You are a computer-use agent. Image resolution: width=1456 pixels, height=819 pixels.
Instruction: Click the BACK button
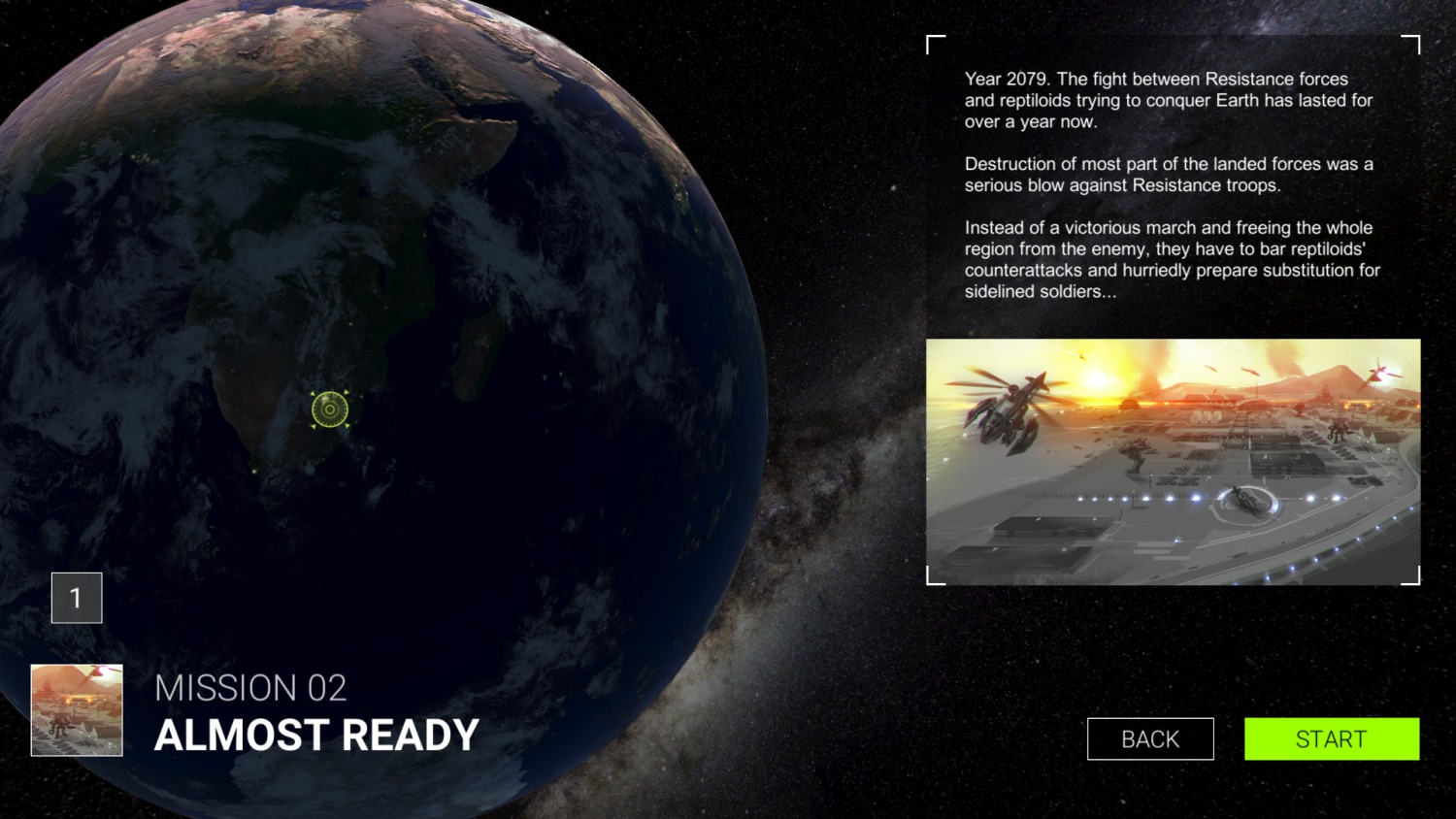[1150, 738]
